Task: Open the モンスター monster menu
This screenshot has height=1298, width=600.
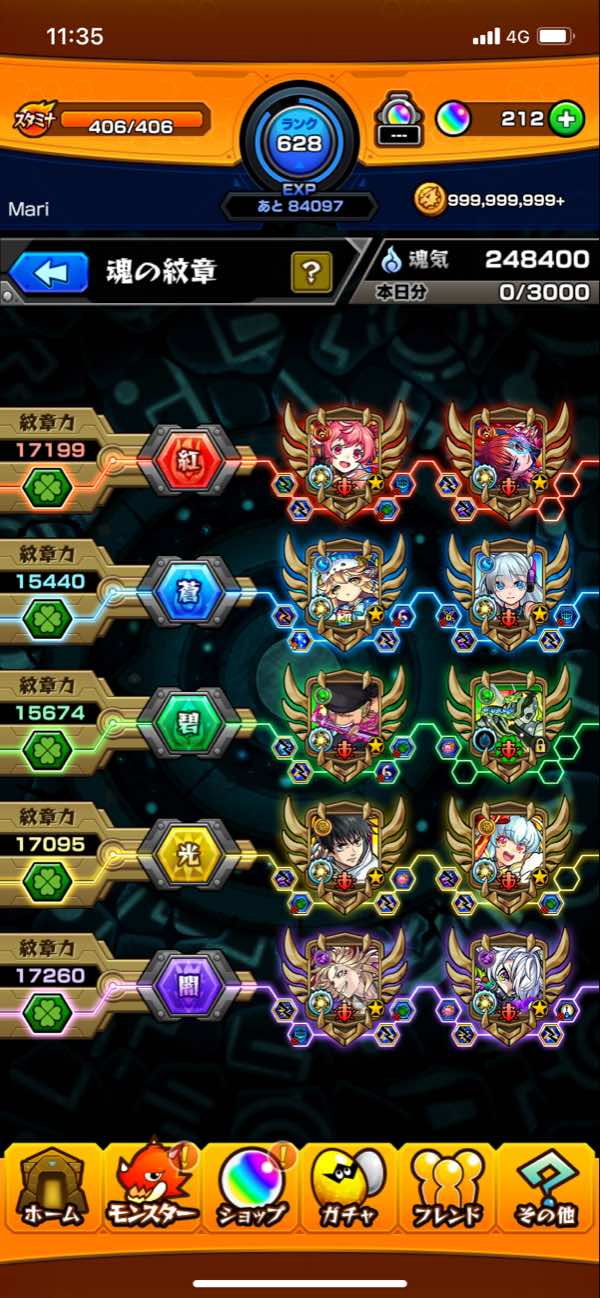Action: point(150,1189)
